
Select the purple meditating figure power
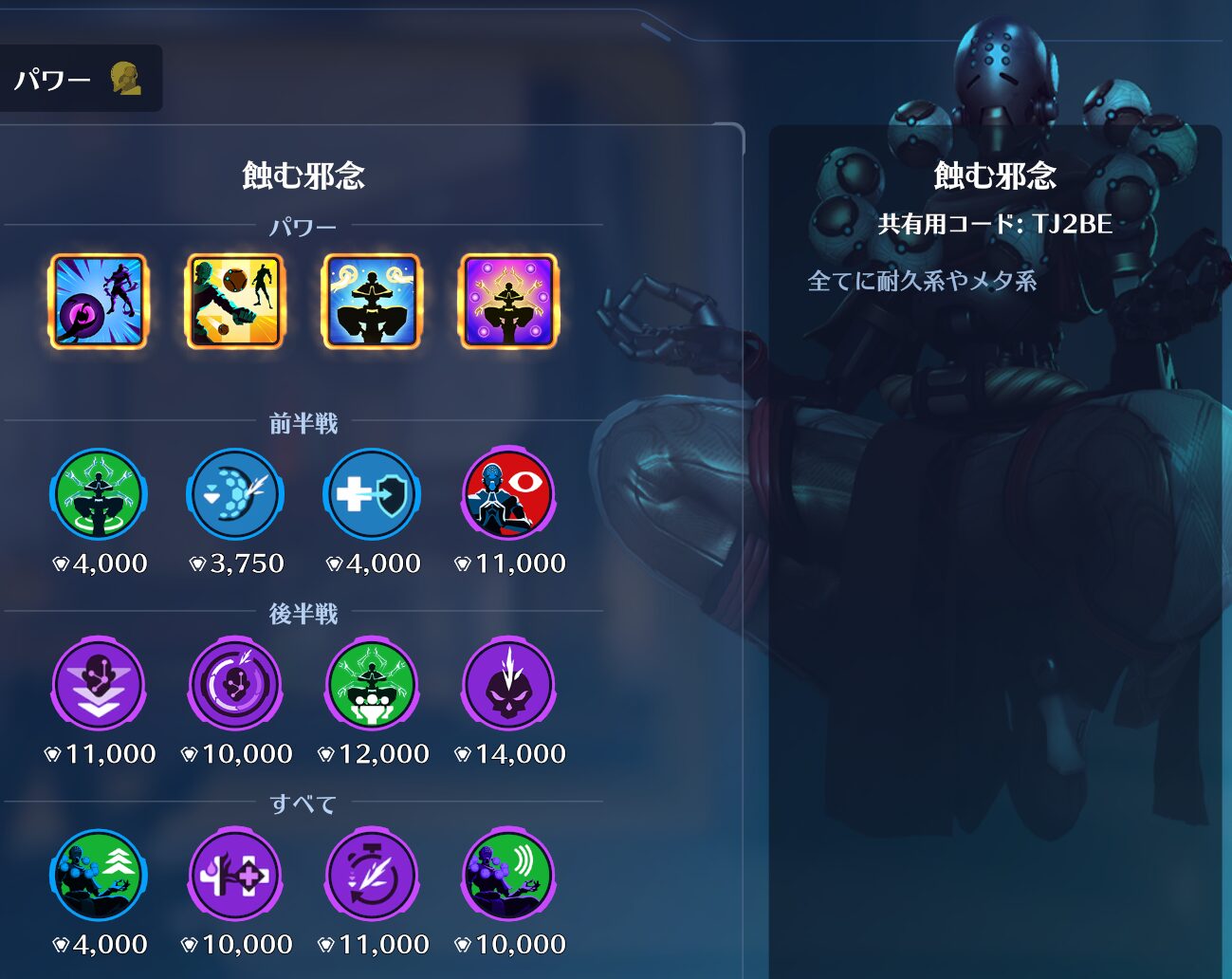click(508, 302)
